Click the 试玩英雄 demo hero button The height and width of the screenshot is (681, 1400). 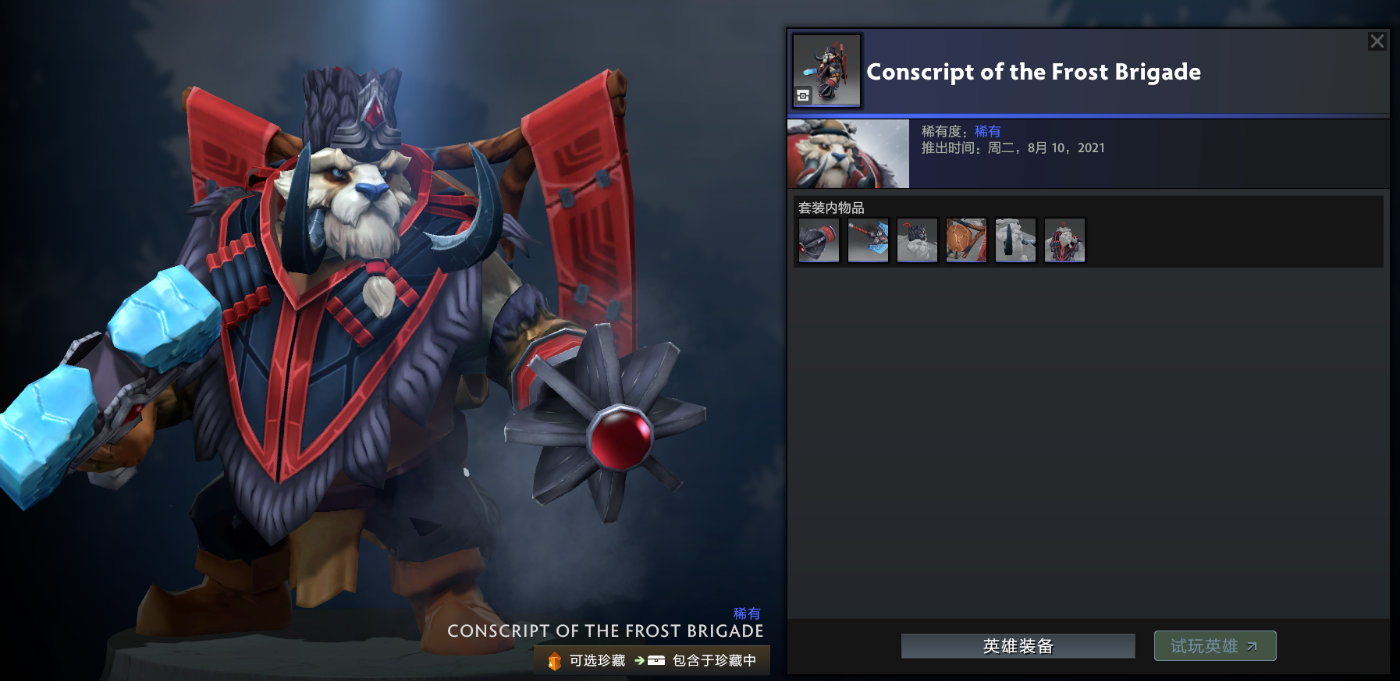coord(1215,646)
